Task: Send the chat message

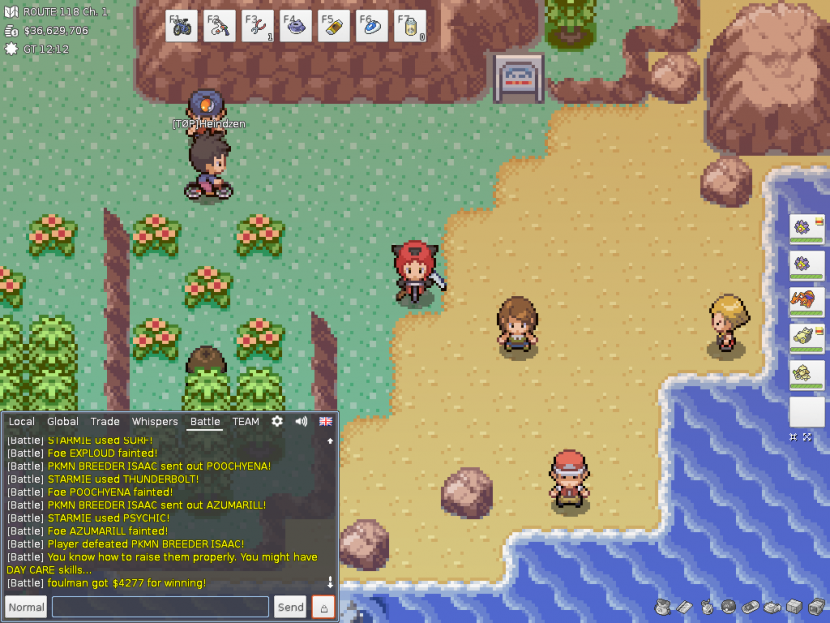Action: [291, 607]
